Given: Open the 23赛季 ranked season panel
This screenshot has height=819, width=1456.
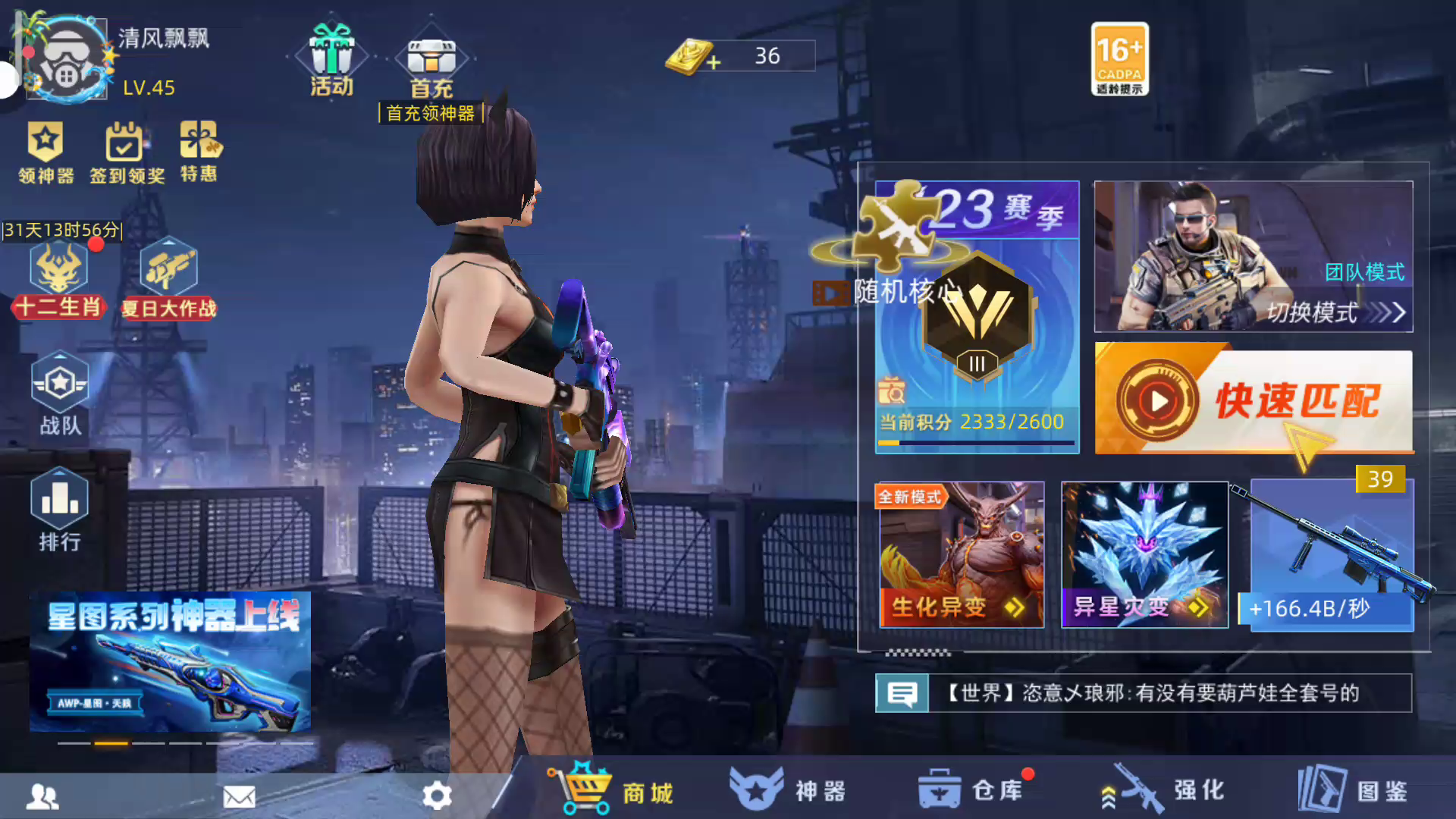Looking at the screenshot, I should coord(977,318).
